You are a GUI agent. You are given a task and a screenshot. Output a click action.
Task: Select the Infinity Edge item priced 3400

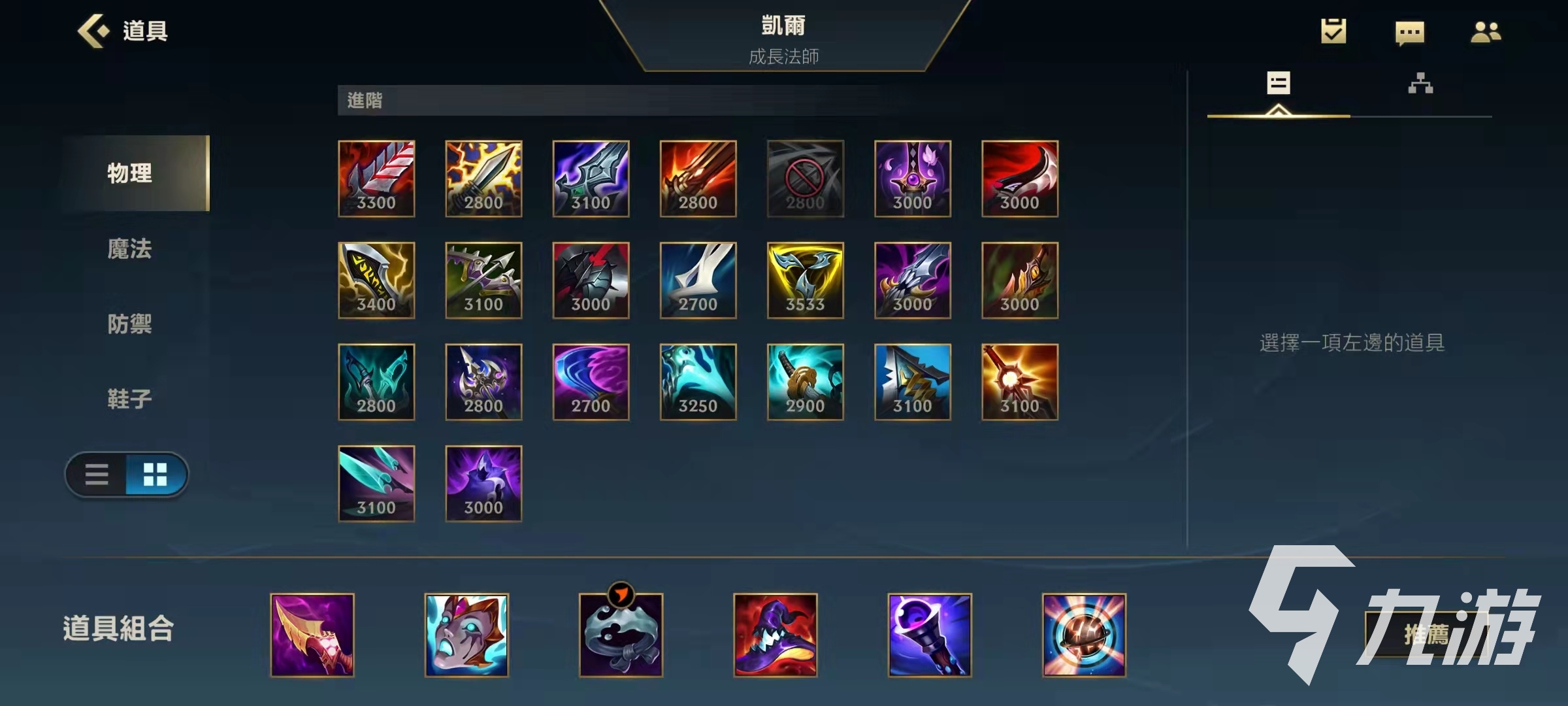(x=377, y=281)
